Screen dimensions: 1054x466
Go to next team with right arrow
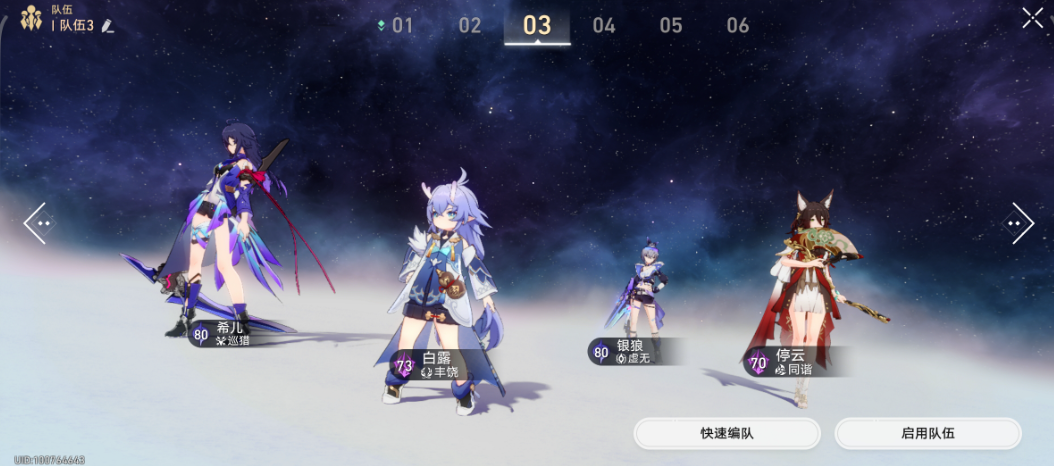click(x=1019, y=223)
